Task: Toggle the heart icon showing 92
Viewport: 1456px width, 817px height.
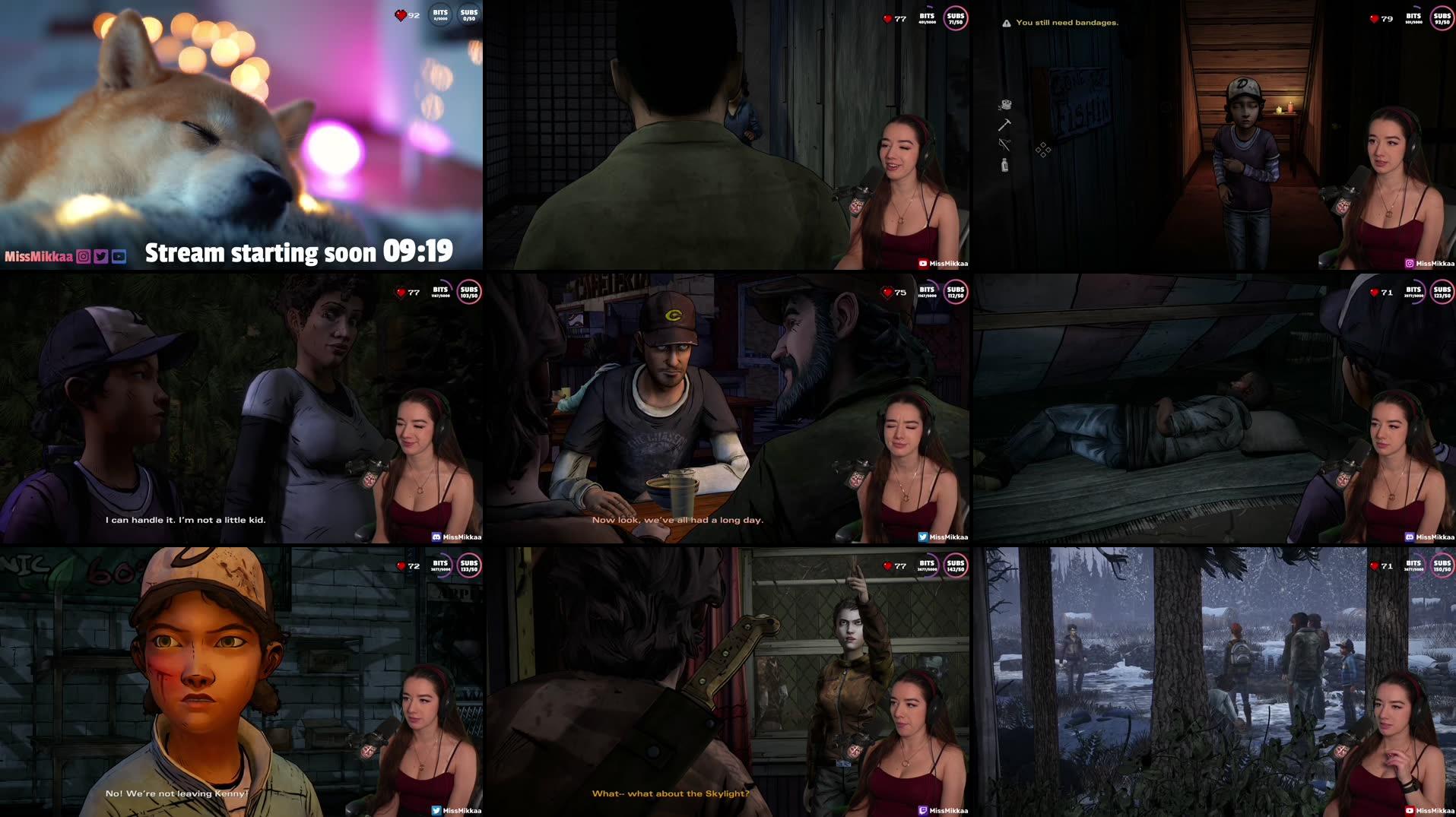Action: click(400, 13)
